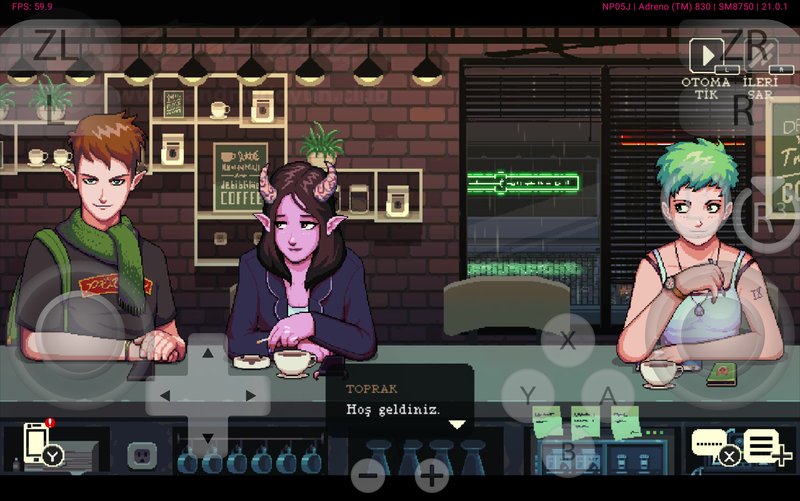Advance dialogue via the white arrow indicator
This screenshot has width=800, height=501.
[x=457, y=424]
